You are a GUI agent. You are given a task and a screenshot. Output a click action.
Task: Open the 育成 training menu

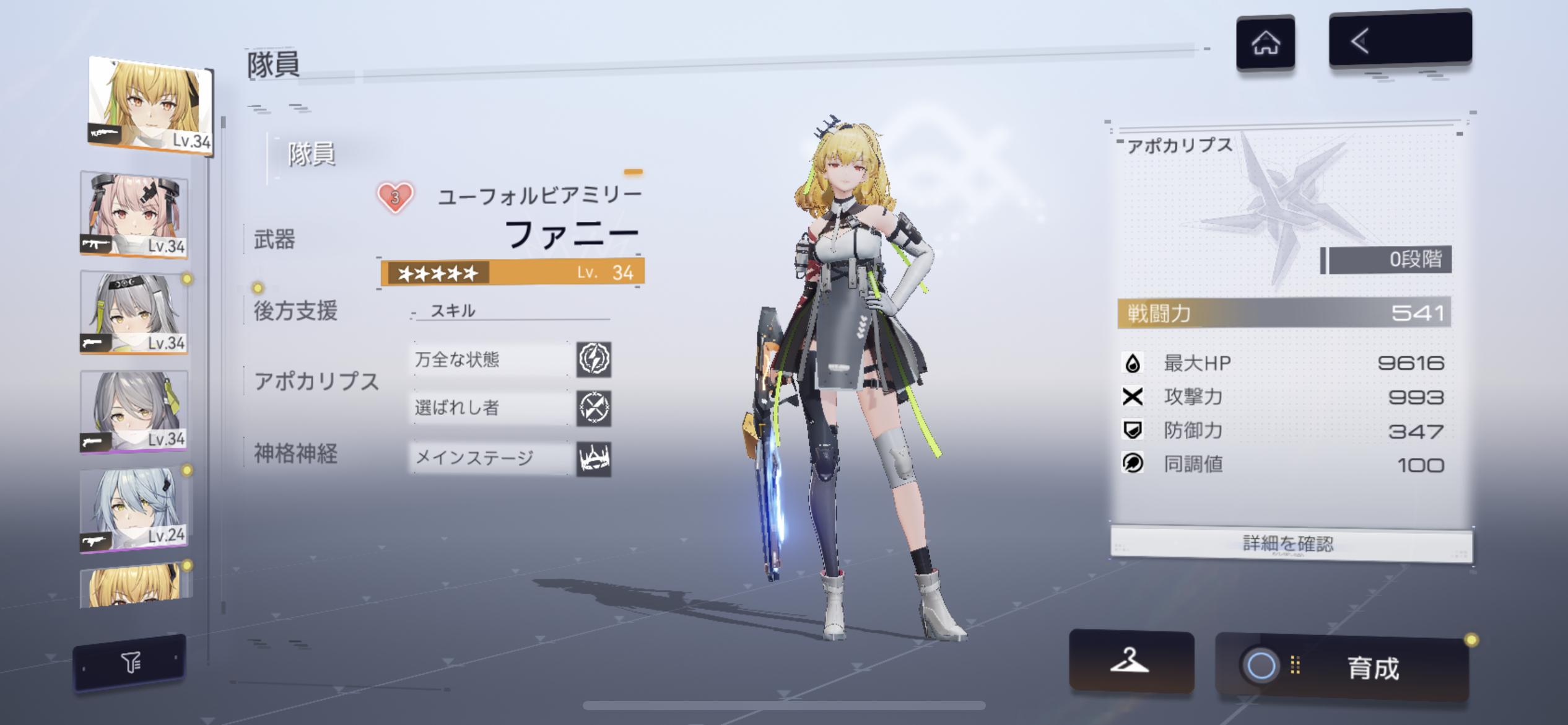tap(1341, 667)
